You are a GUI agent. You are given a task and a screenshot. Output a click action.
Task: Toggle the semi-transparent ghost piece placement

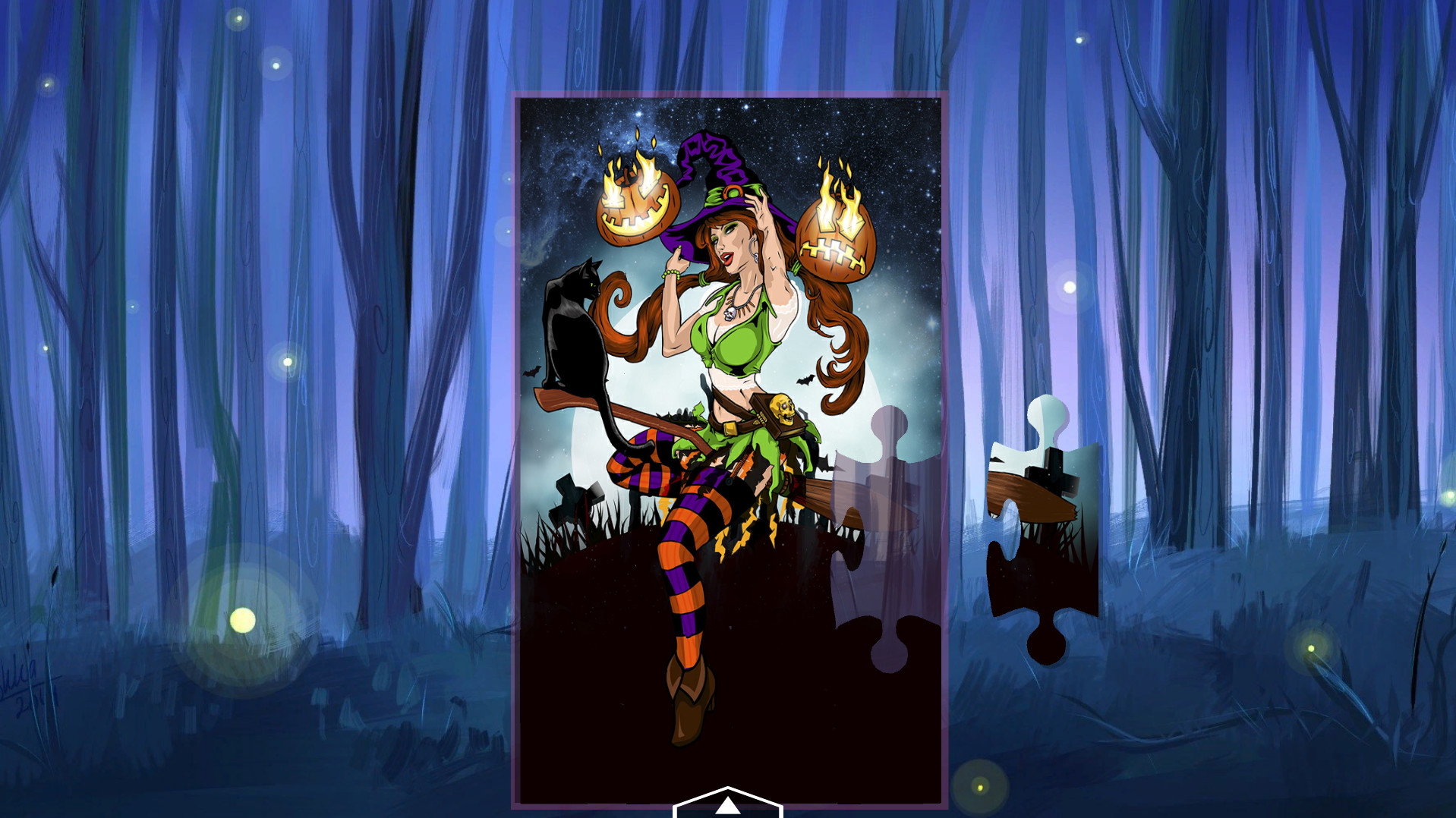884,531
